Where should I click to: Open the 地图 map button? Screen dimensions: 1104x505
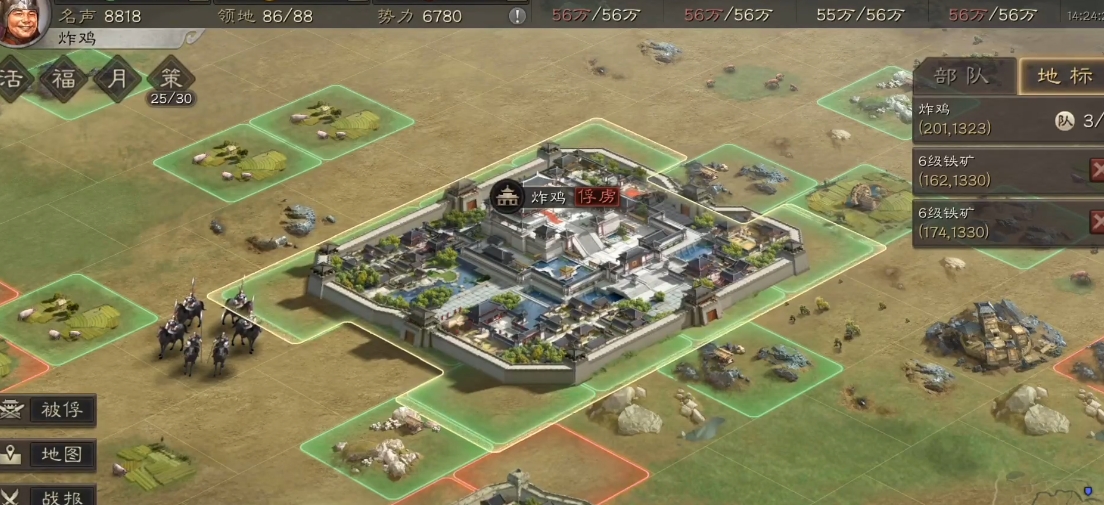50,454
